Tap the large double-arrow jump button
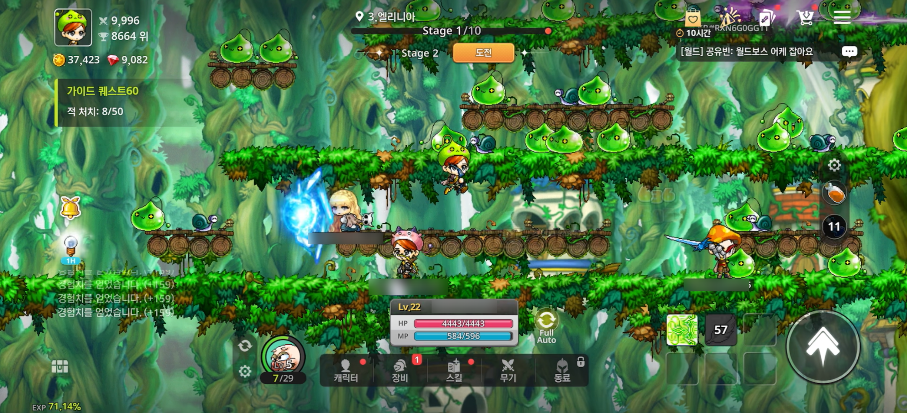The image size is (907, 413). [x=822, y=346]
